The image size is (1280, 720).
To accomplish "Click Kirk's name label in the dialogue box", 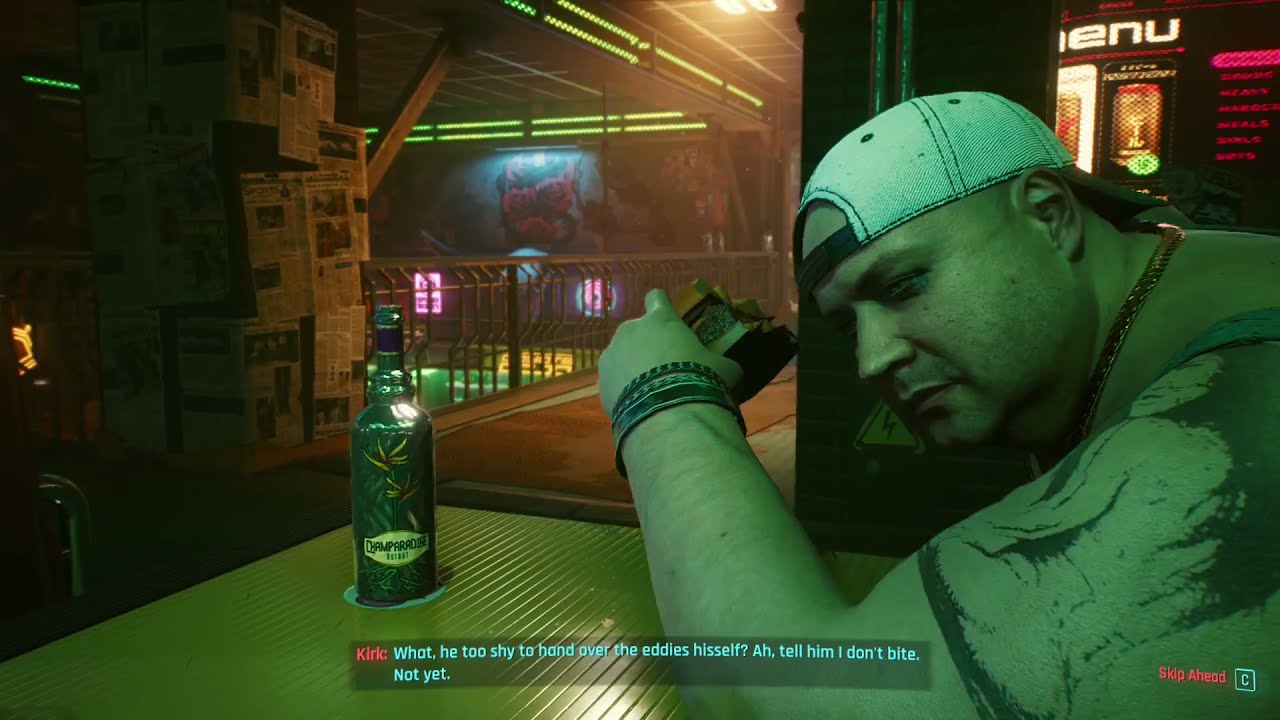I will pos(371,654).
